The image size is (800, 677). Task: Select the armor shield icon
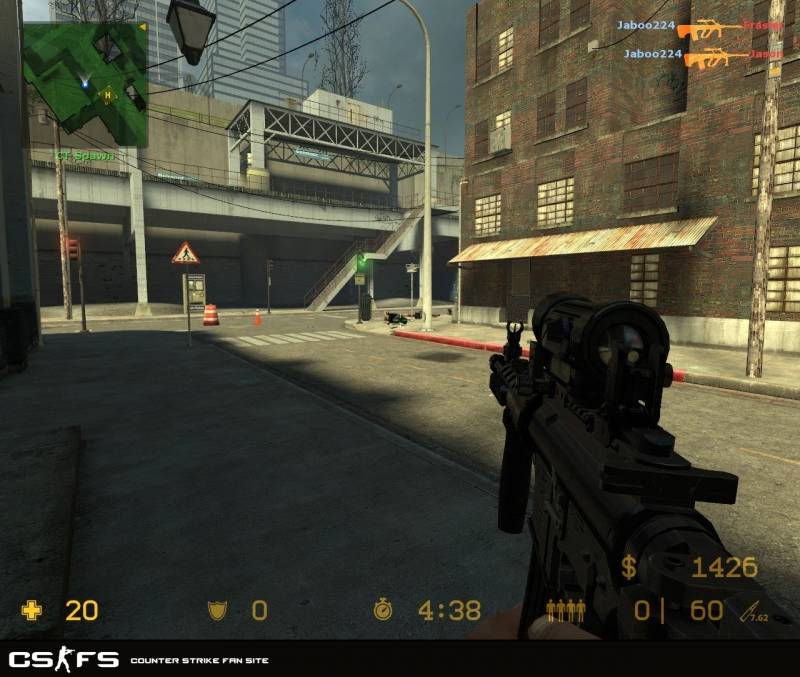pos(216,610)
